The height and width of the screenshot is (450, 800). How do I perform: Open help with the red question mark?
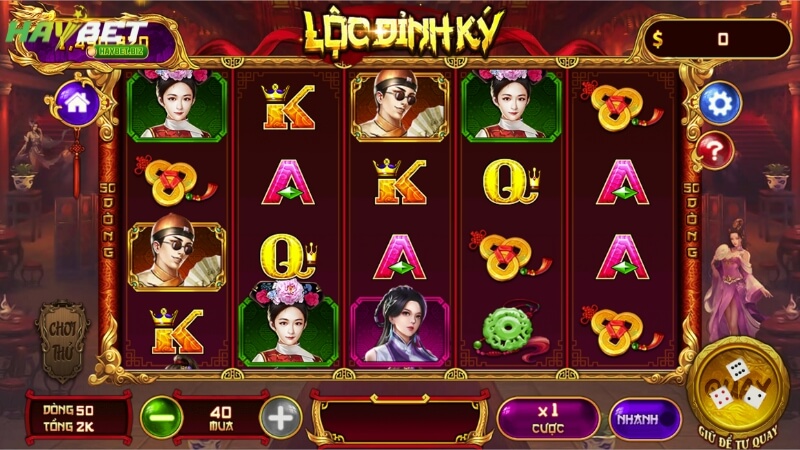pos(716,151)
